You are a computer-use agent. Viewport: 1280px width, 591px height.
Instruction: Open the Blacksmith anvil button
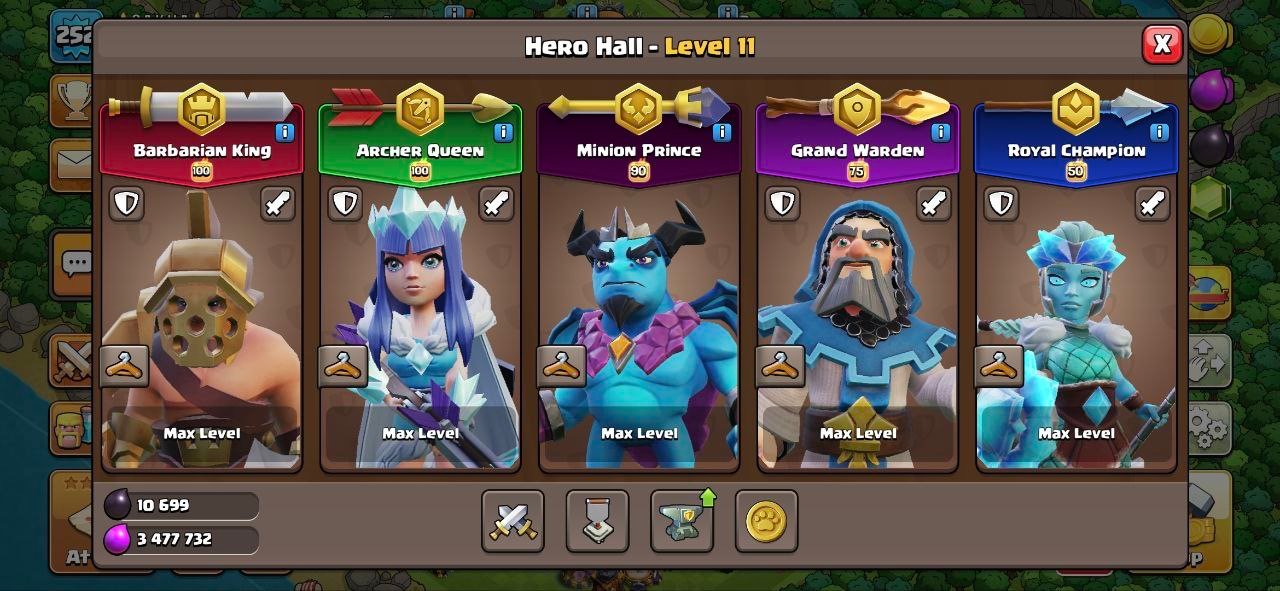[682, 521]
